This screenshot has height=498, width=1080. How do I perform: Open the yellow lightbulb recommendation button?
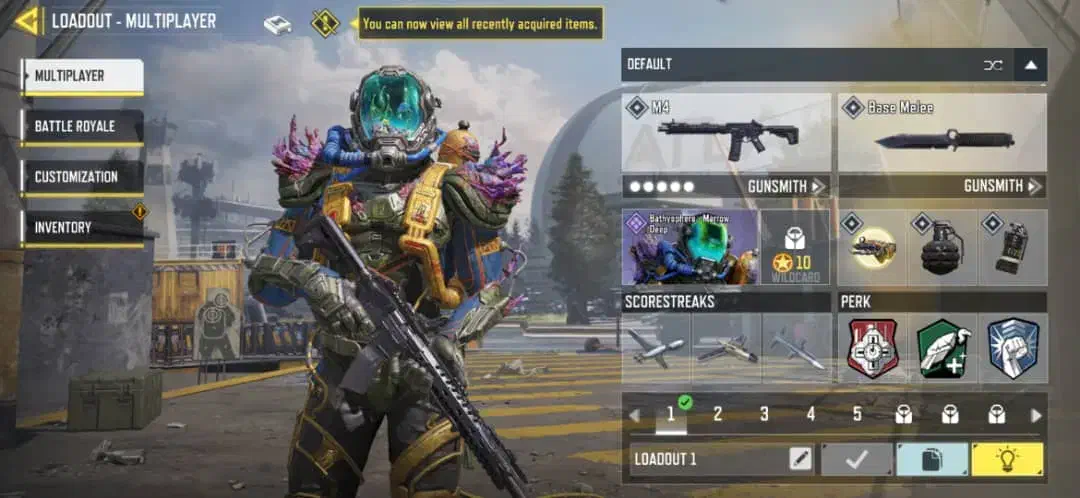coord(1007,459)
